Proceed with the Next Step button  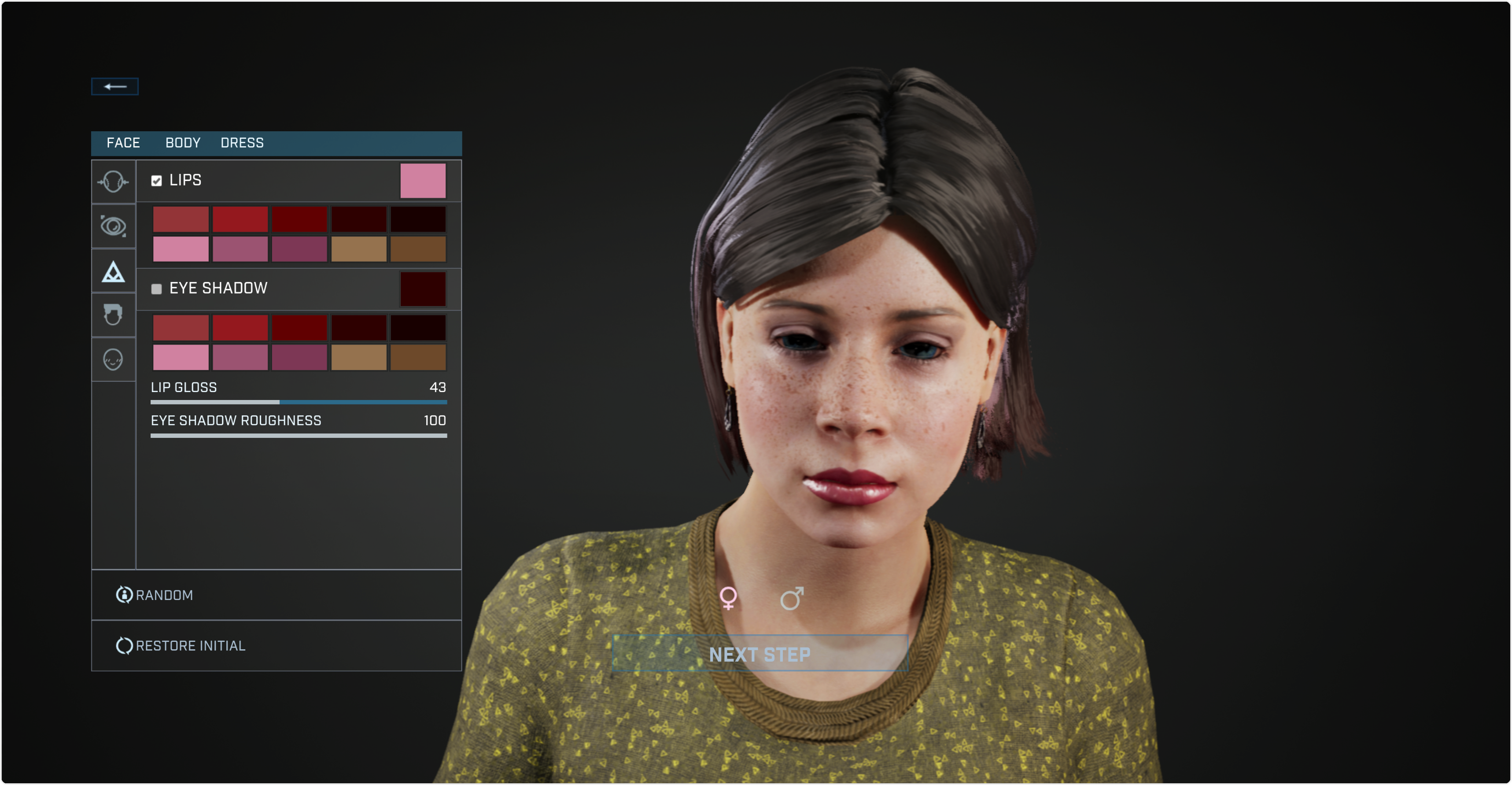coord(760,653)
